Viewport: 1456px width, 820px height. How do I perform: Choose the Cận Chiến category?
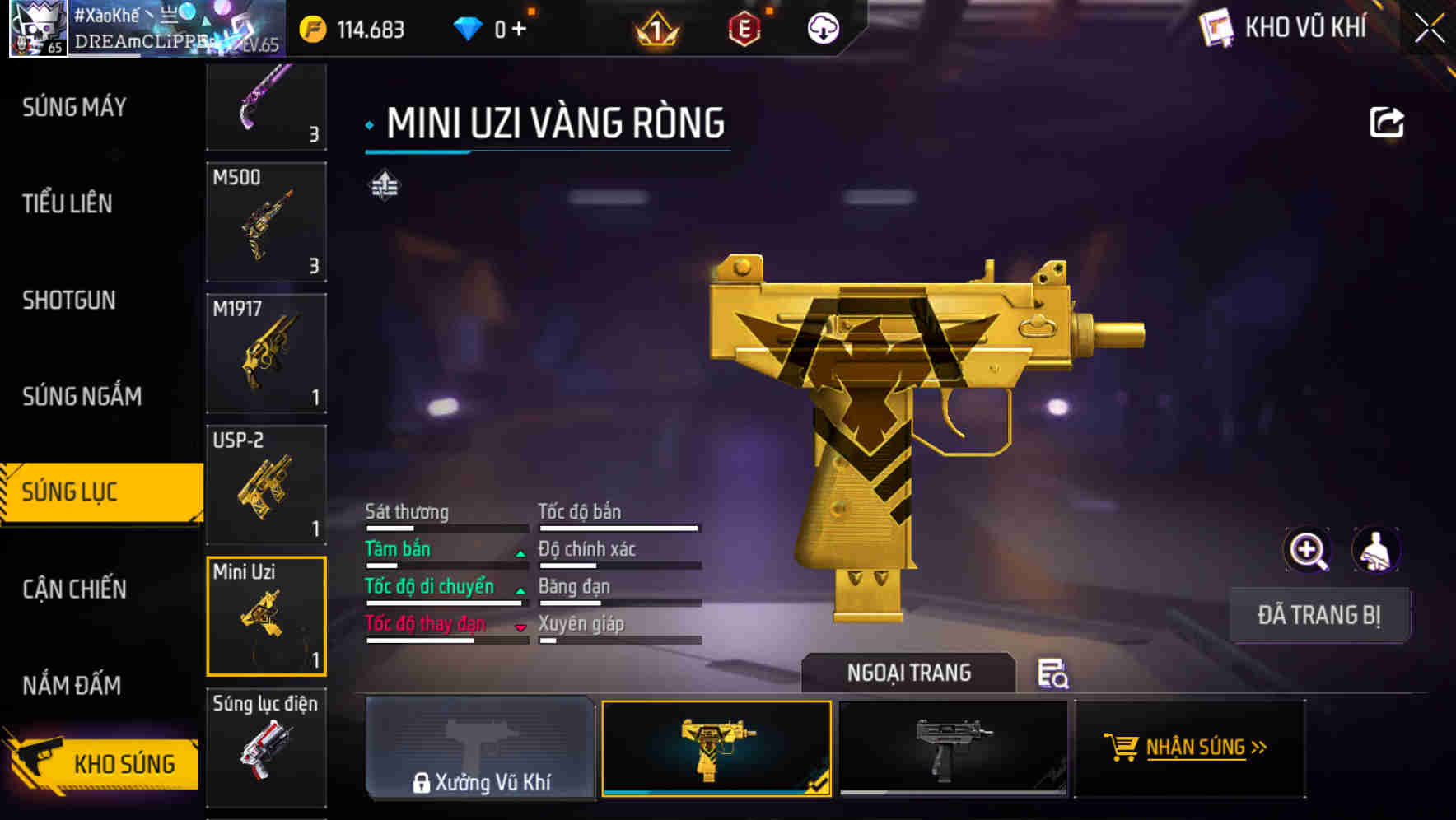pyautogui.click(x=74, y=589)
